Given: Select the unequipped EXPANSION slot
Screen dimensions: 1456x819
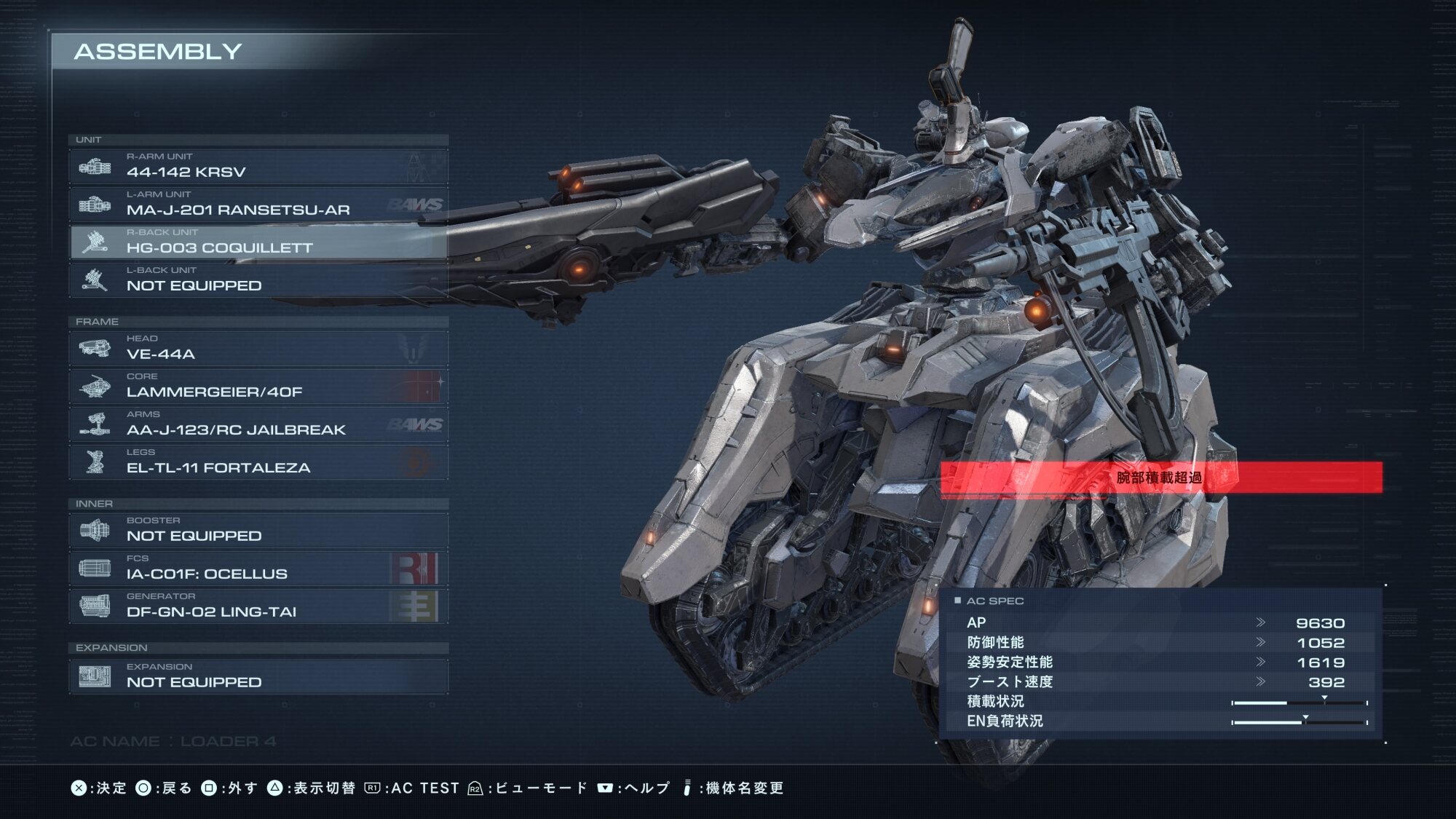Looking at the screenshot, I should click(x=258, y=677).
